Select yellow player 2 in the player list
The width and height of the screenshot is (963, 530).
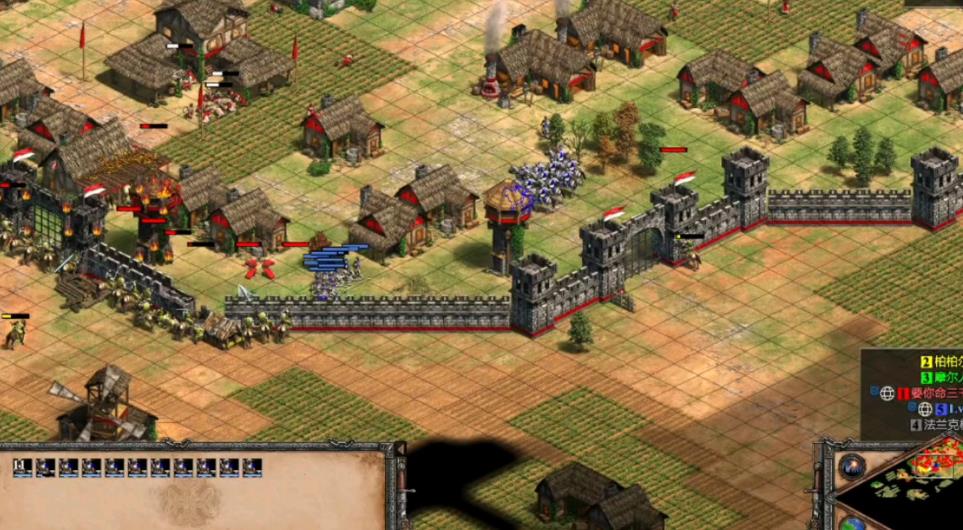coord(940,361)
